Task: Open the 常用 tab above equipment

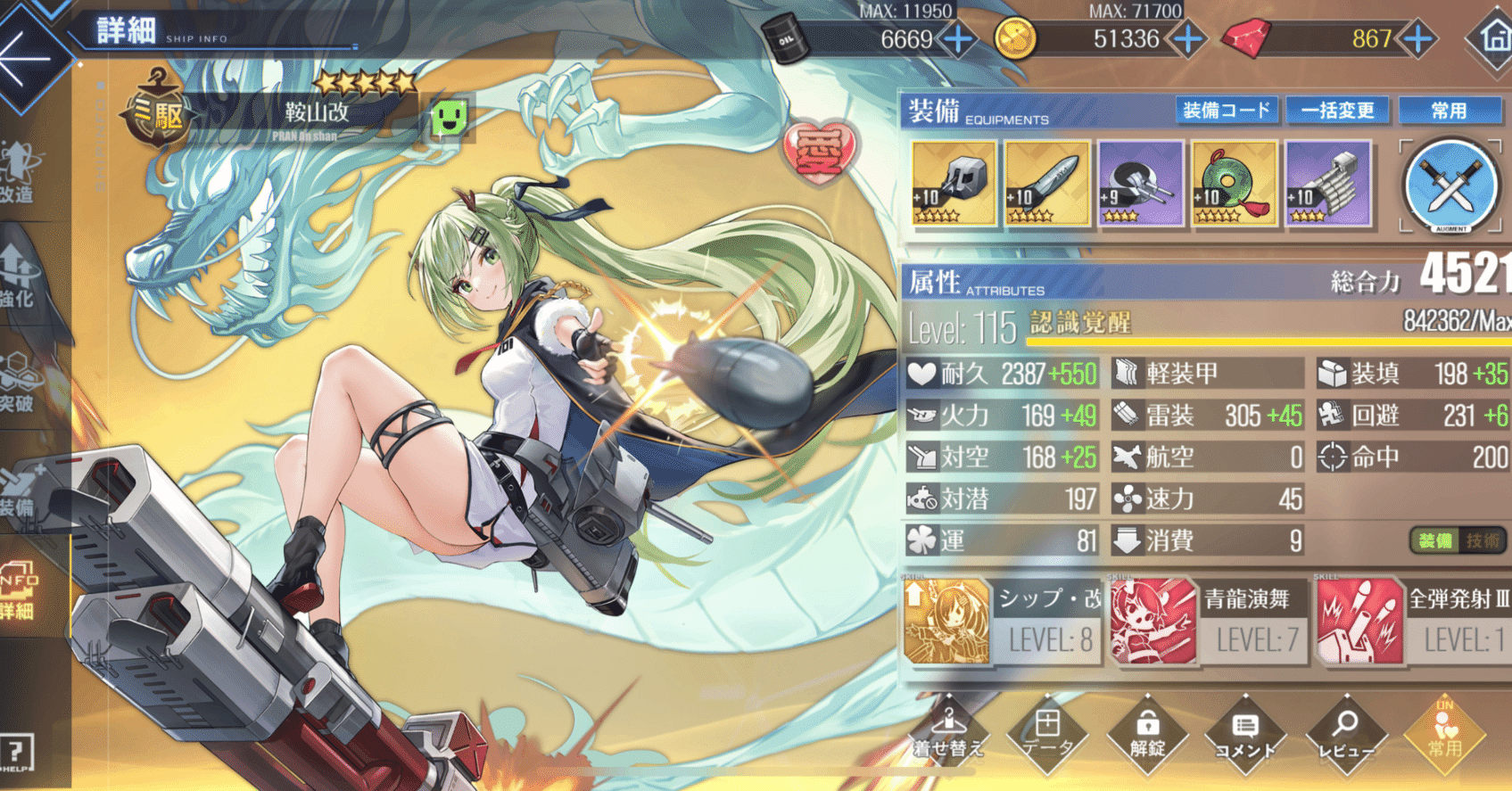Action: pyautogui.click(x=1451, y=111)
